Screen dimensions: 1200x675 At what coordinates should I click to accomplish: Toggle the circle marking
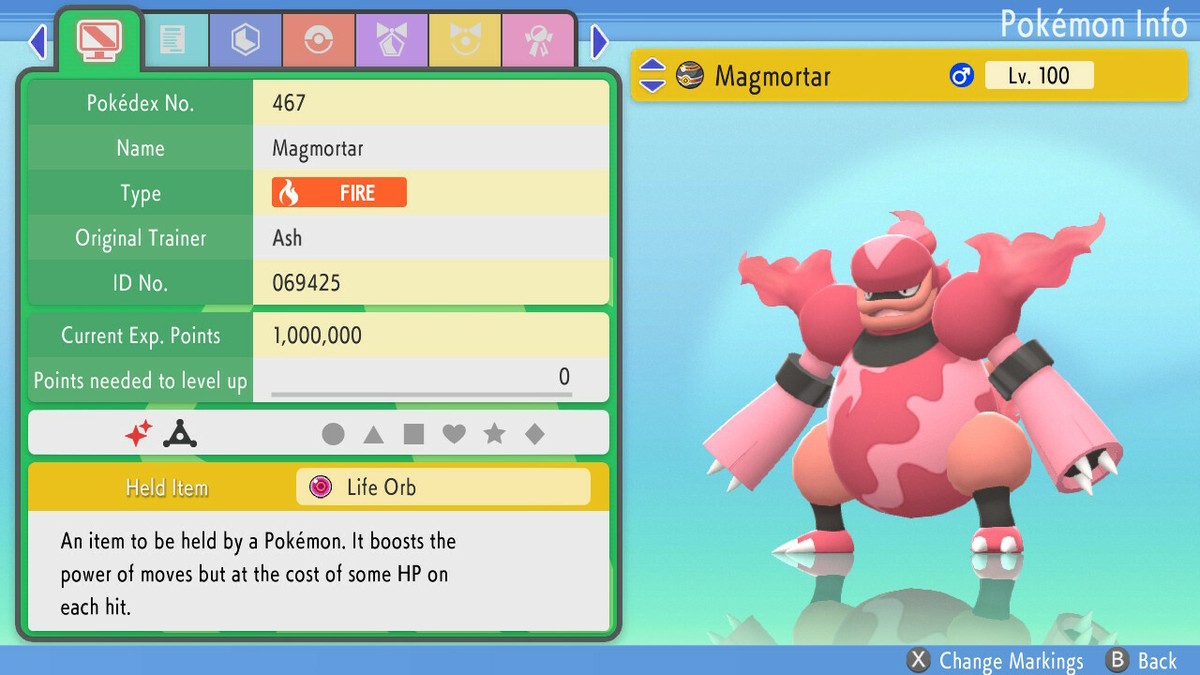coord(333,434)
